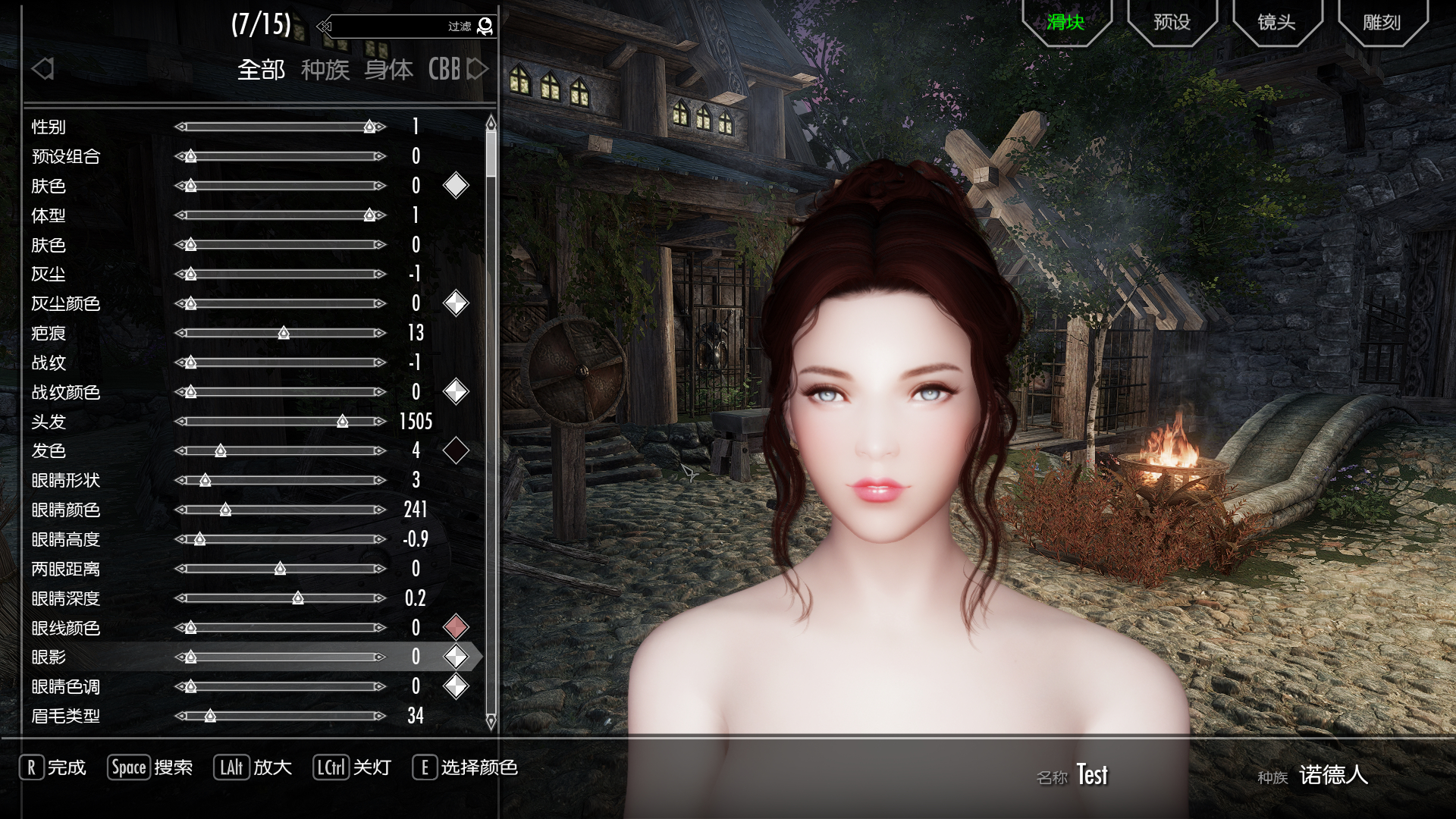Set the 疤痕 scars slider
The width and height of the screenshot is (1456, 819).
281,333
